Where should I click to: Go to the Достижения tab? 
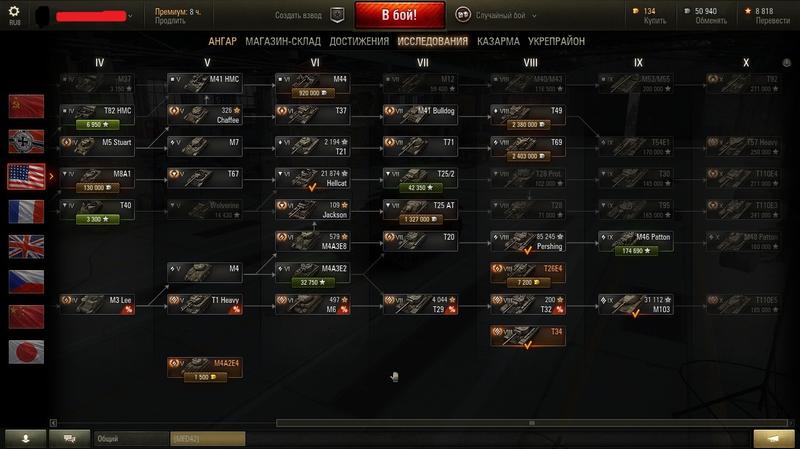[358, 41]
